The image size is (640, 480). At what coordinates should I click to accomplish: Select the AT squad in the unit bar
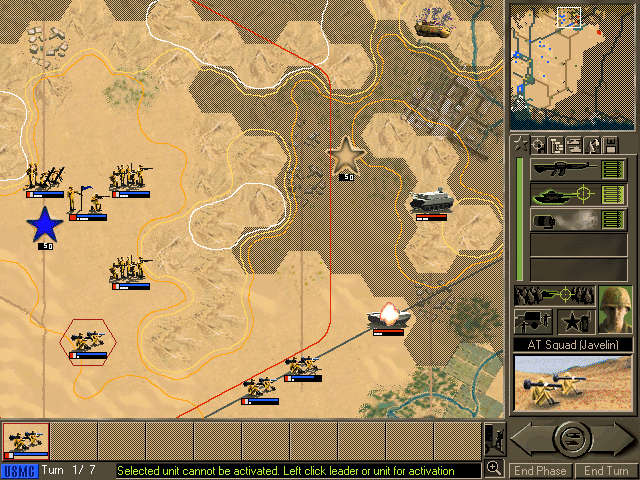24,439
